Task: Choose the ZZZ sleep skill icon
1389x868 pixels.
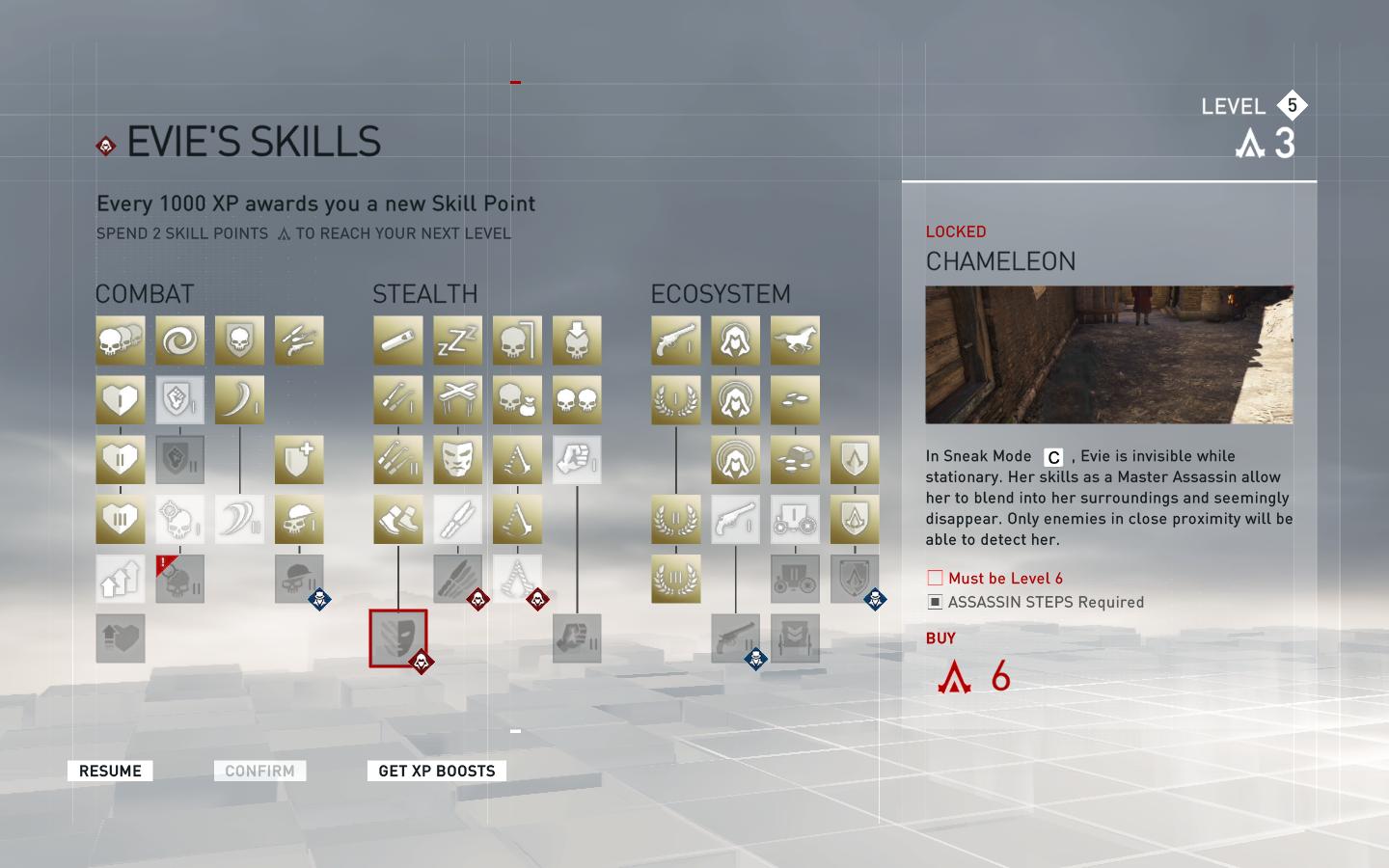Action: tap(457, 340)
